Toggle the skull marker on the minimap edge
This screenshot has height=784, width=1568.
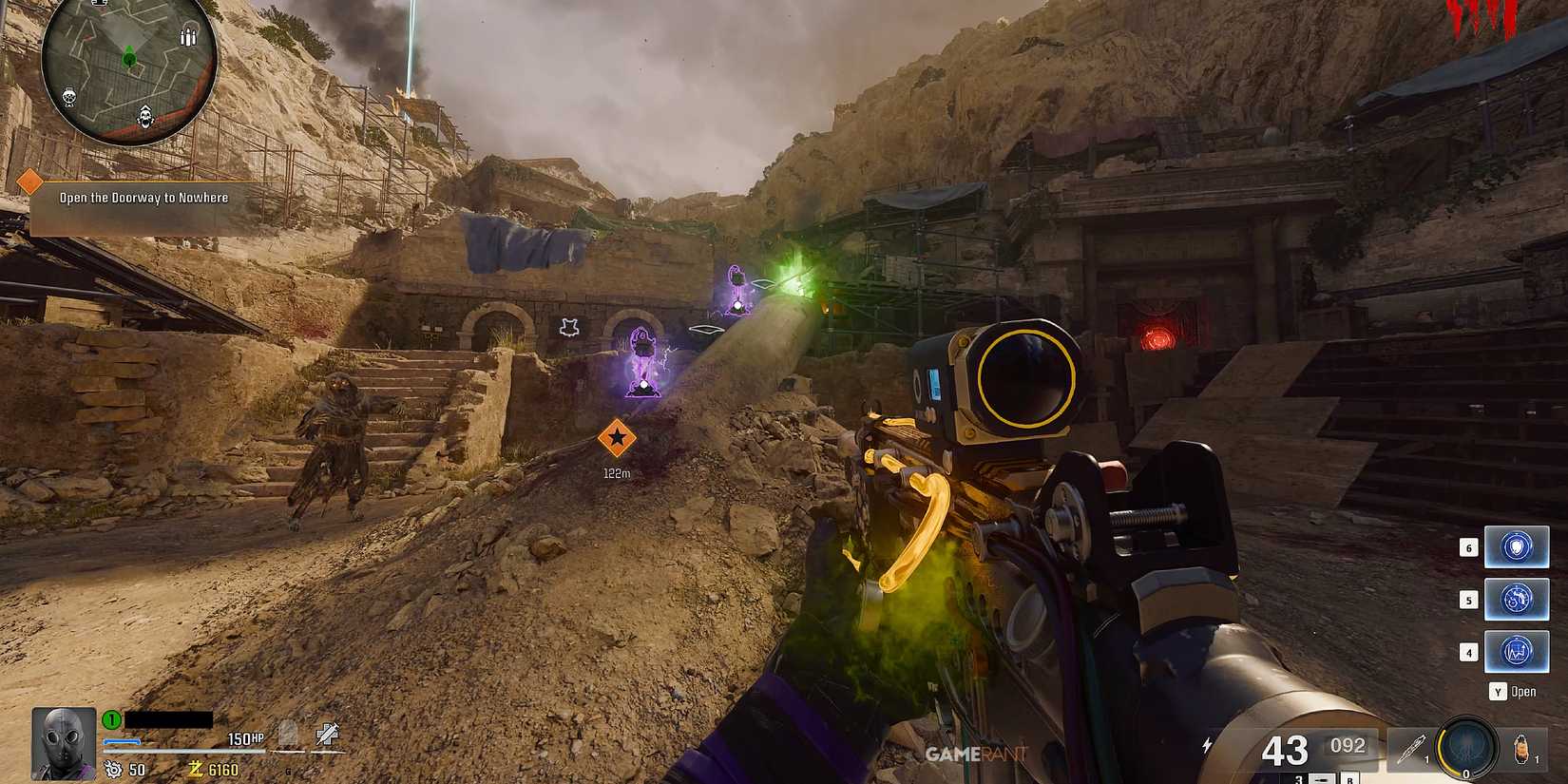145,116
